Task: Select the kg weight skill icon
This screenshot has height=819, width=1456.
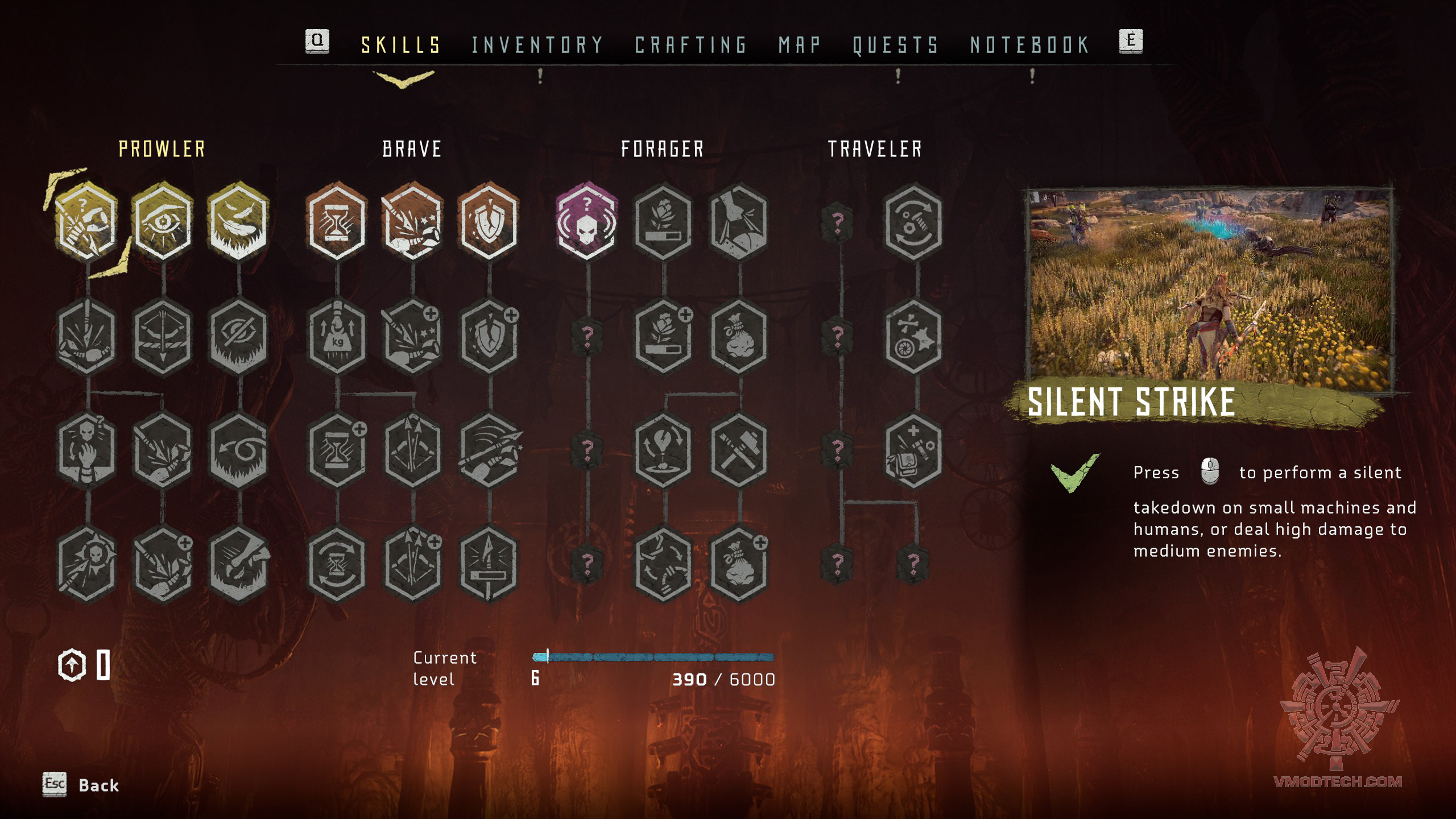Action: 337,337
